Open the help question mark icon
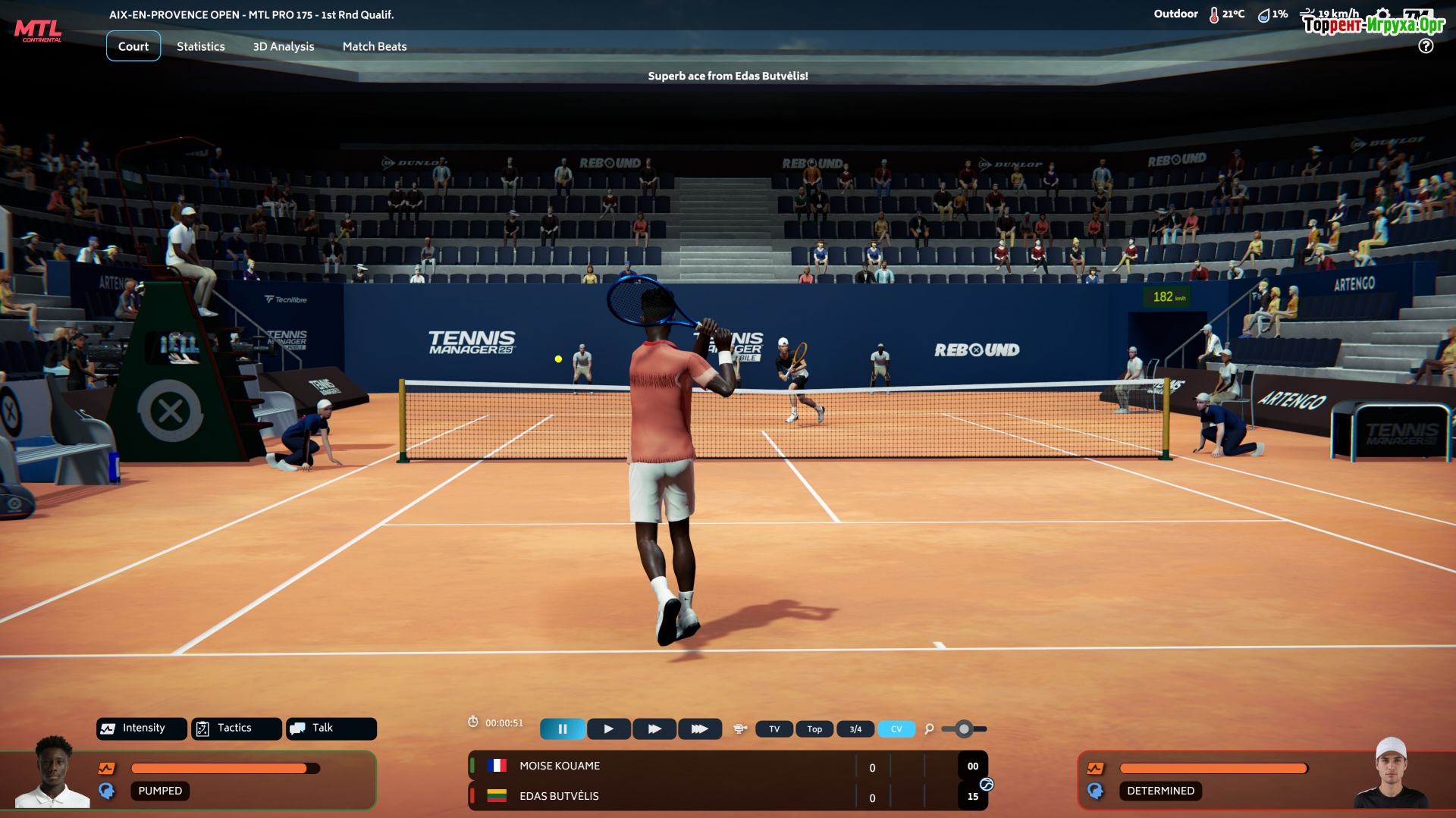 point(1426,46)
